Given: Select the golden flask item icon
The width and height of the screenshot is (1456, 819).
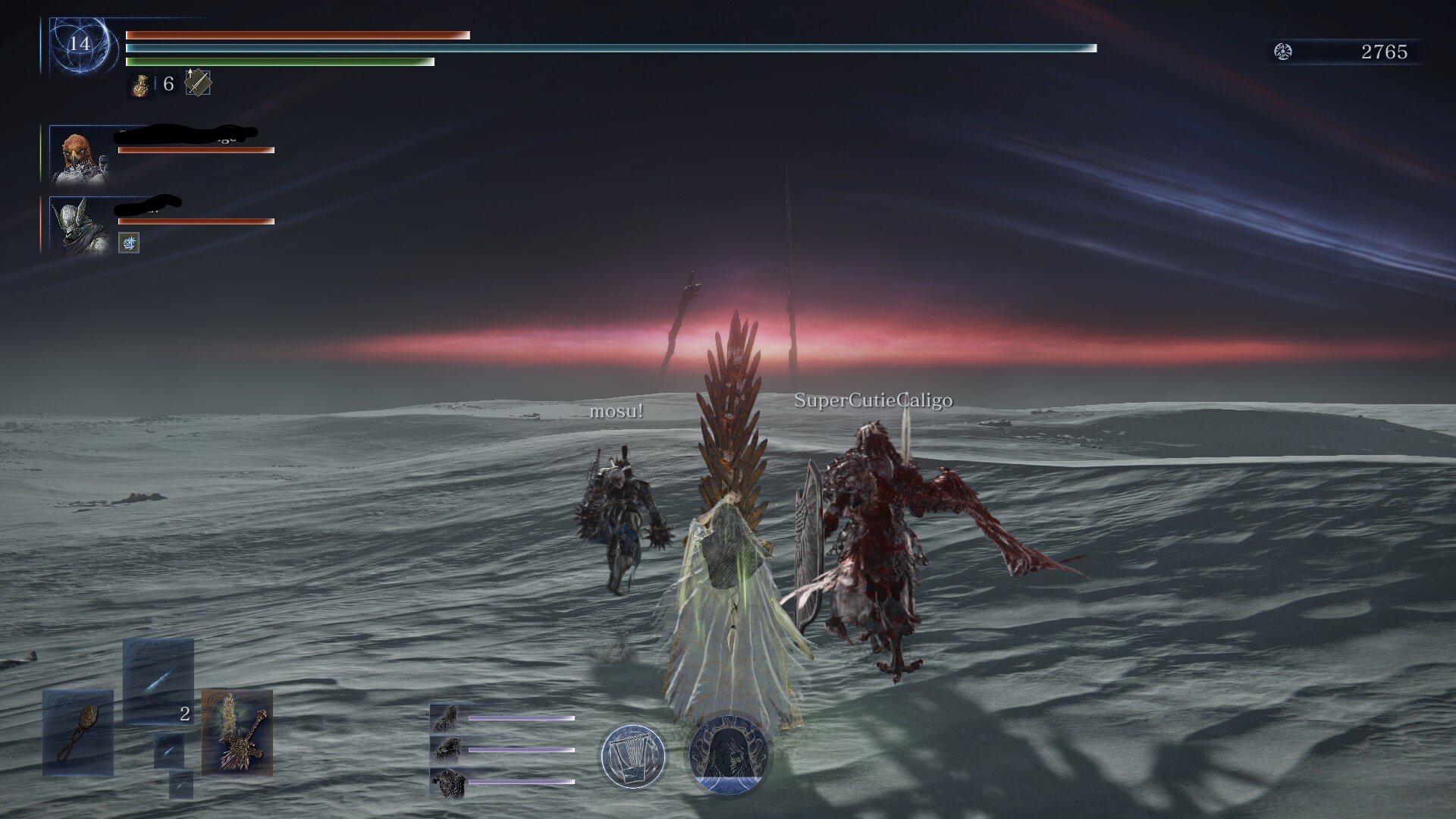Looking at the screenshot, I should coord(140,85).
